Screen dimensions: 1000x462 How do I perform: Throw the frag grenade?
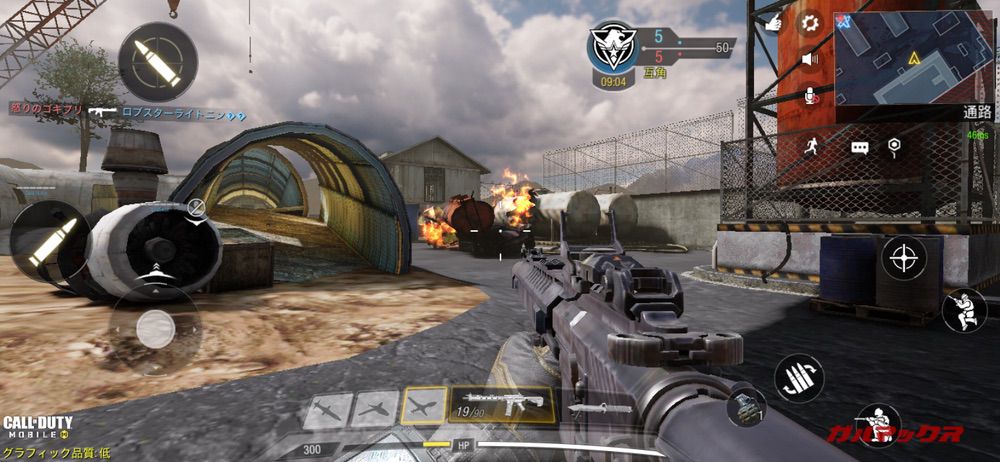pos(746,407)
